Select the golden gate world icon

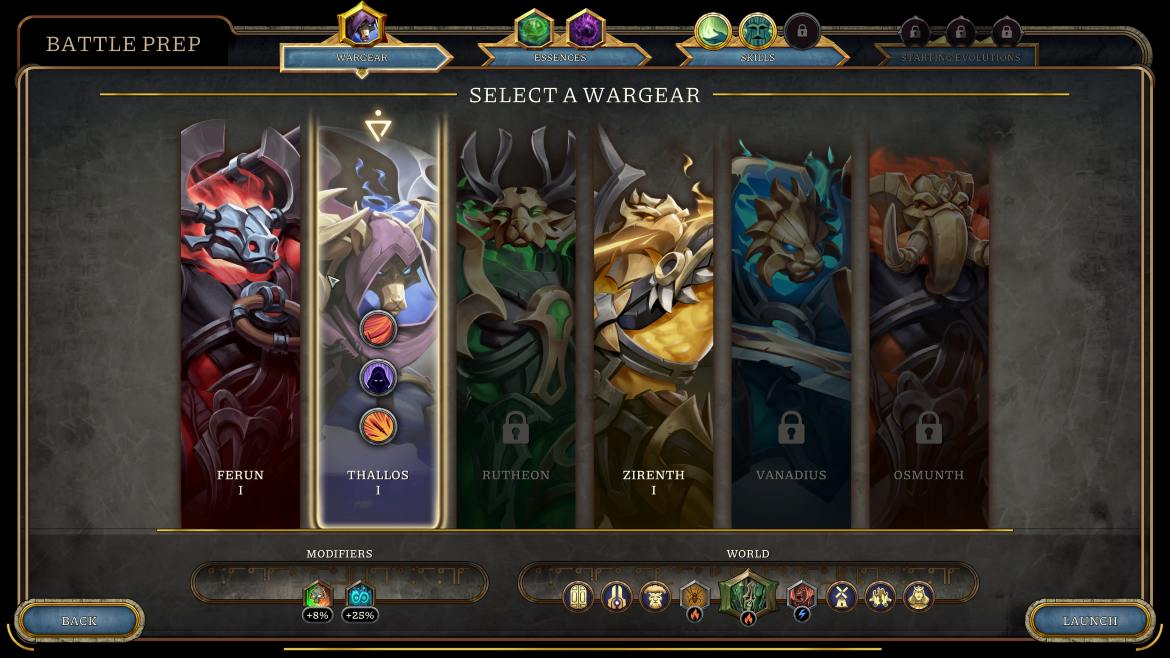578,597
